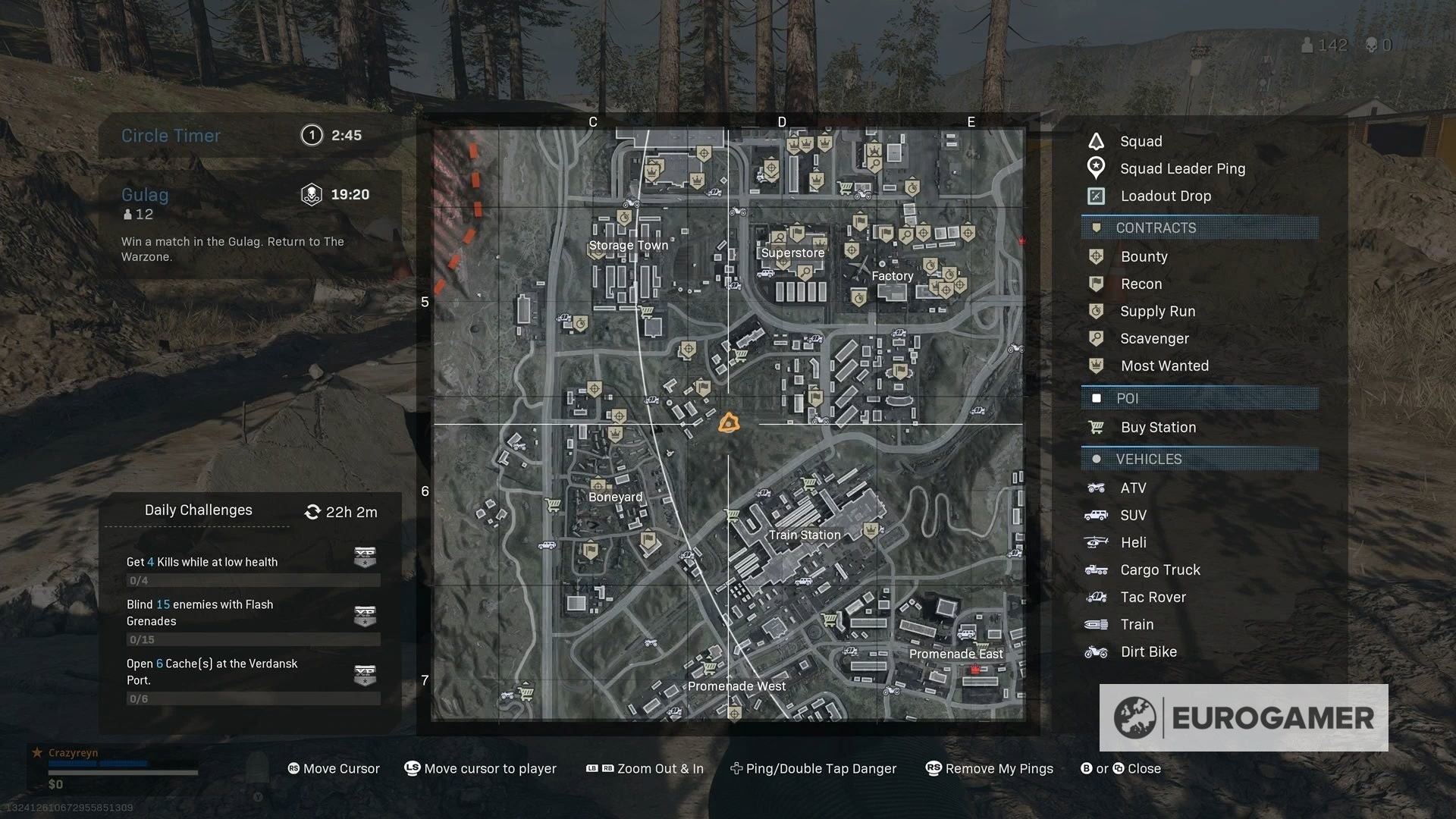
Task: Click the Buy Station legend entry
Action: click(x=1158, y=428)
